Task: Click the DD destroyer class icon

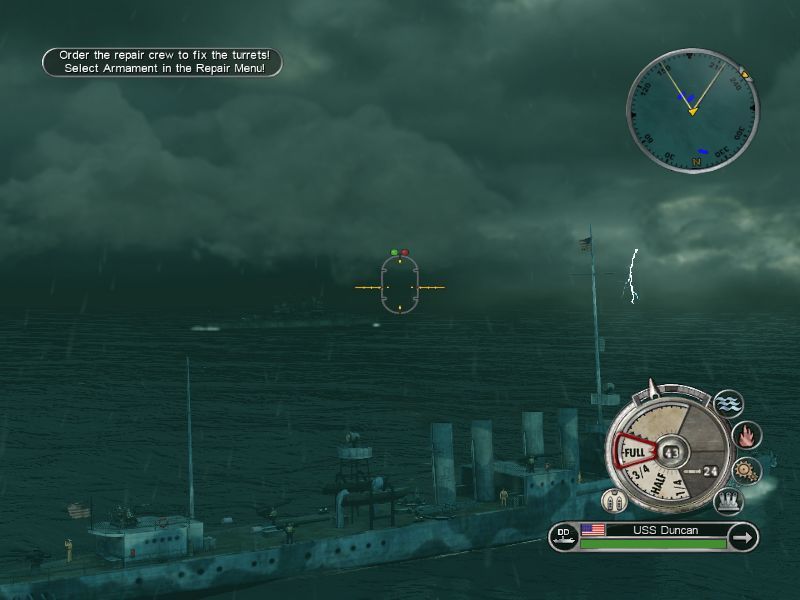Action: point(563,538)
